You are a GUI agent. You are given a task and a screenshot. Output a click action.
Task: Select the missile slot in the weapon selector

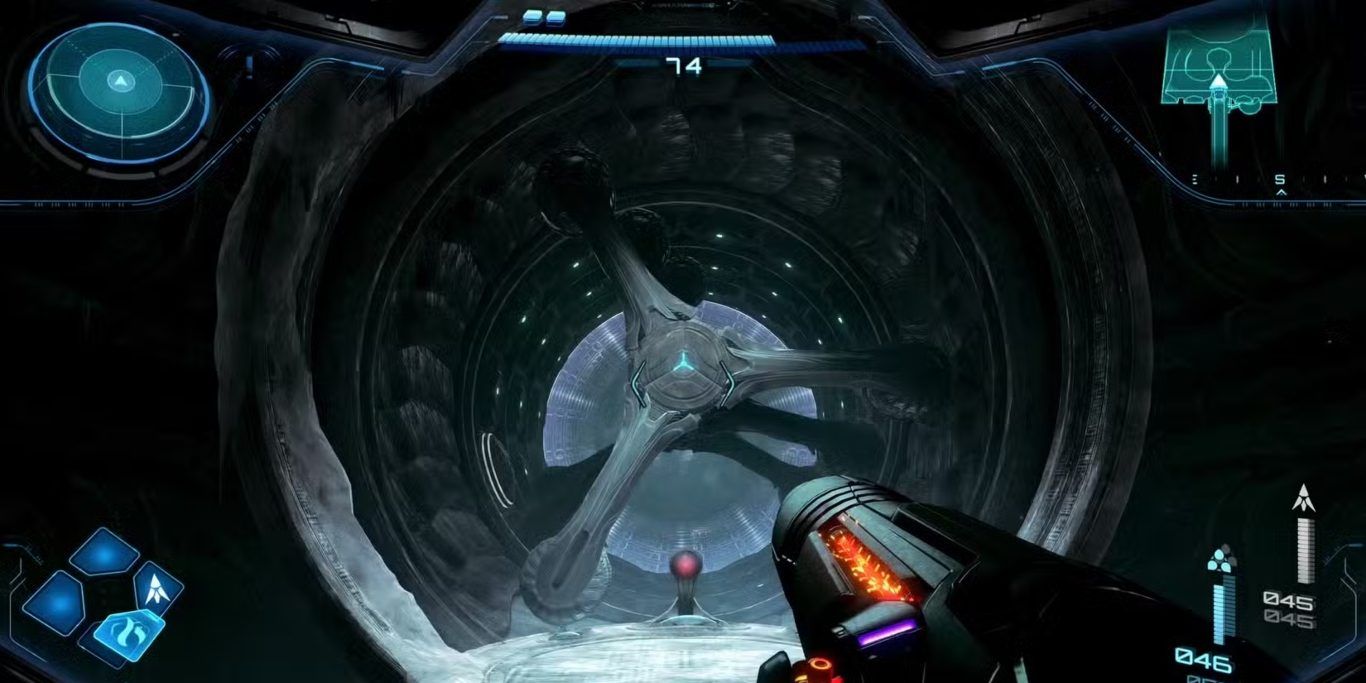[x=157, y=586]
